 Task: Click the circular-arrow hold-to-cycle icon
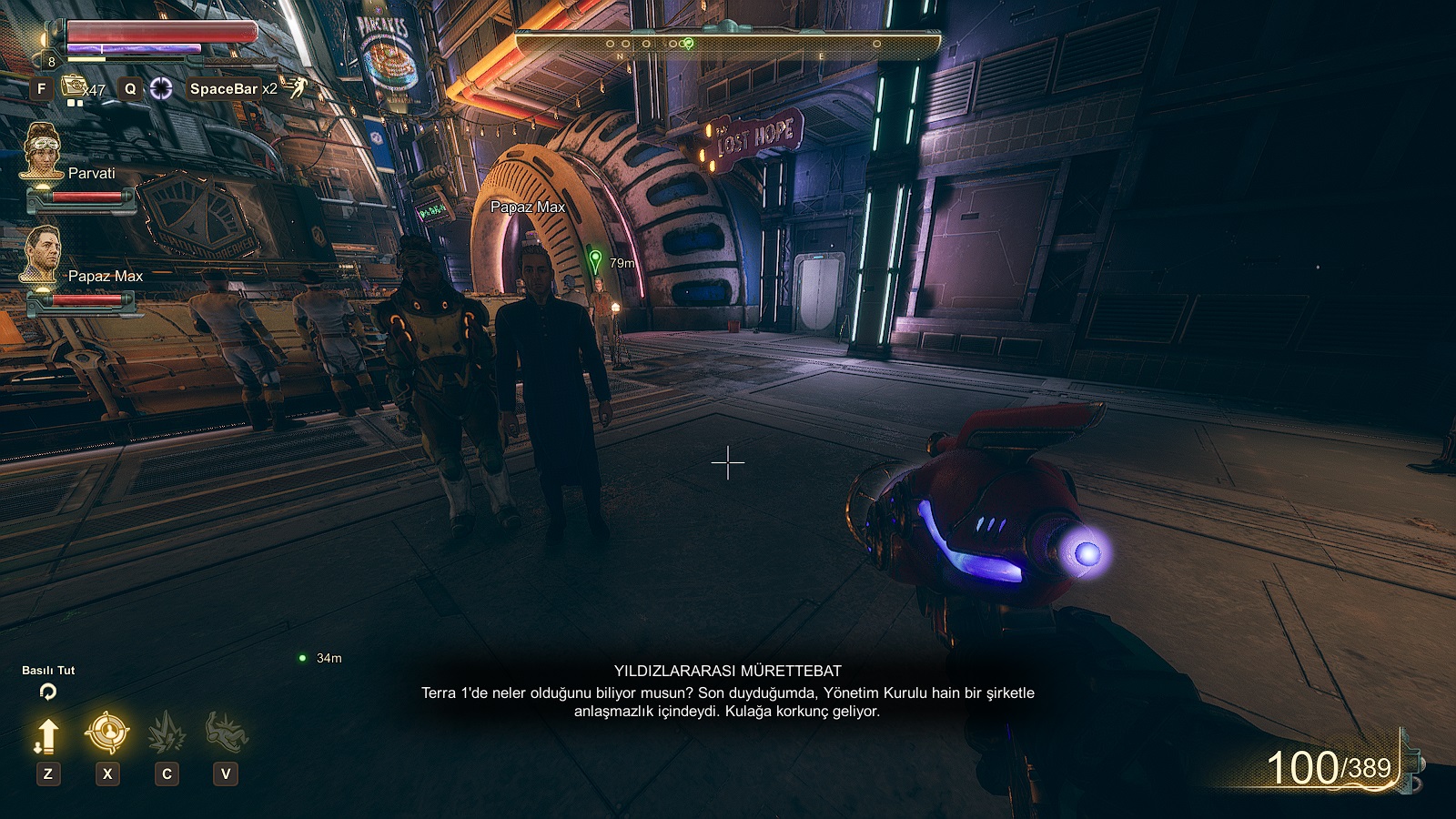[48, 692]
